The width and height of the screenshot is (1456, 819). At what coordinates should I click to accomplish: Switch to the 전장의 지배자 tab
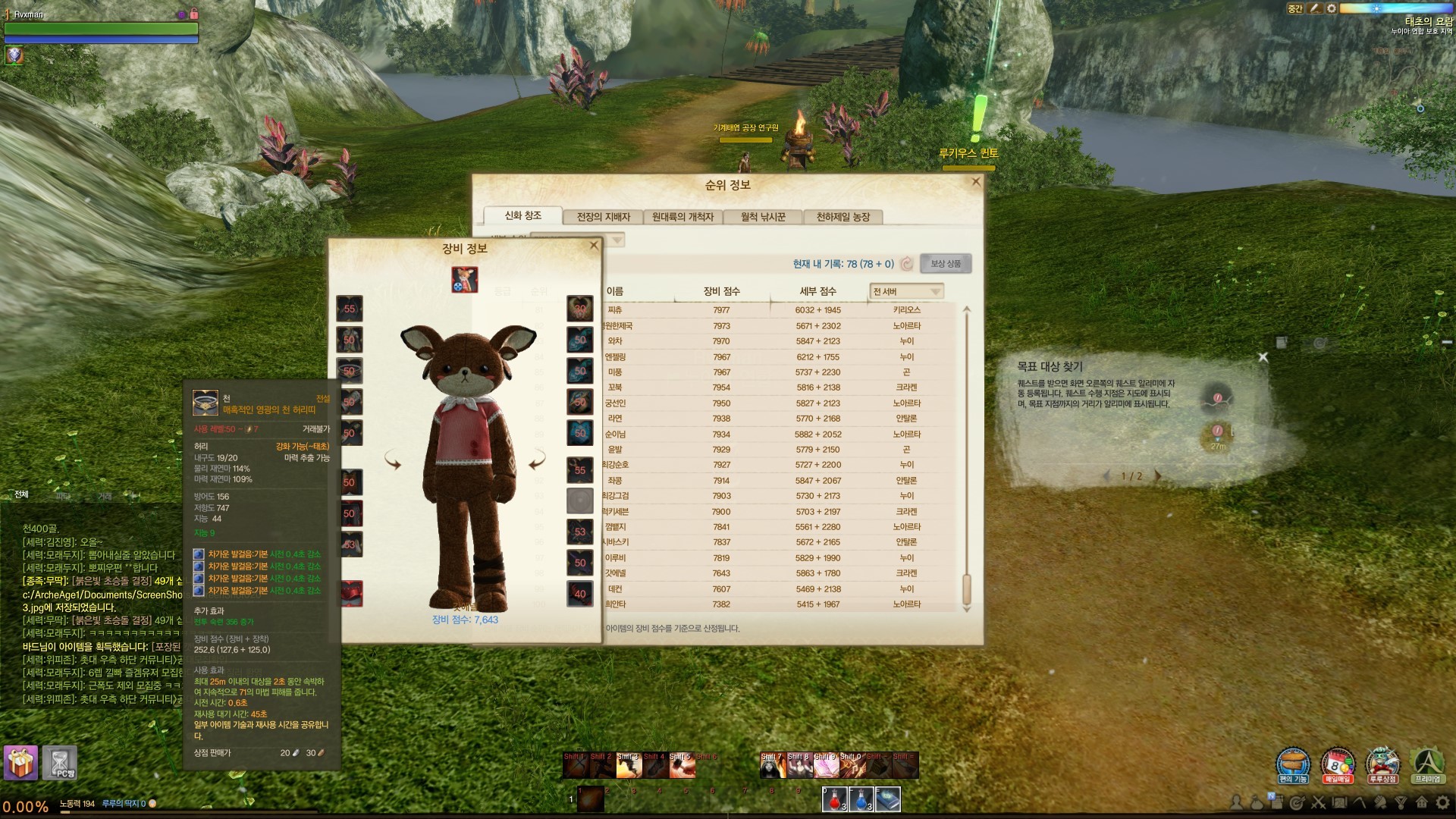pos(603,217)
